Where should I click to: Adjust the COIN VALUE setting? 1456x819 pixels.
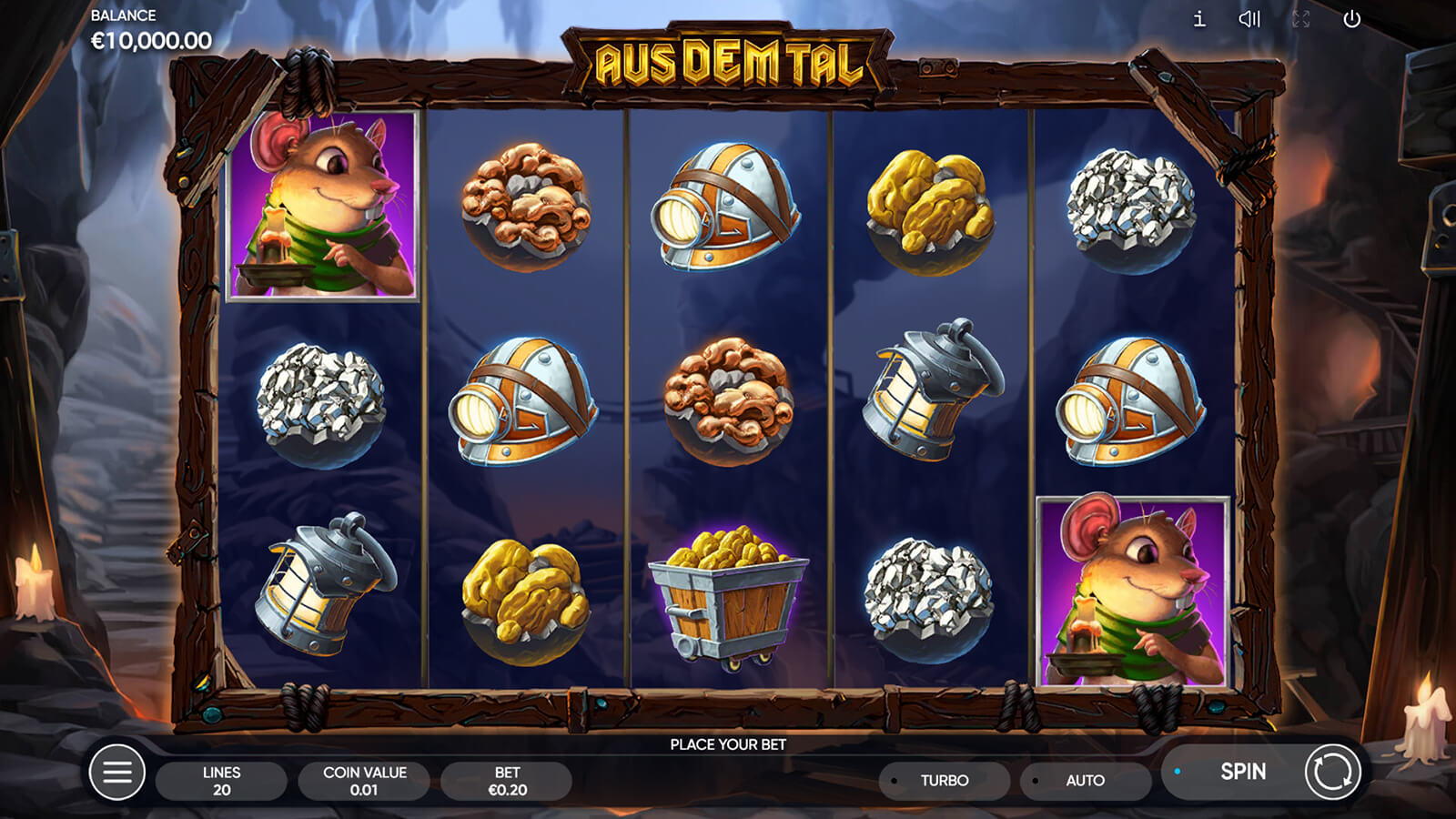point(364,781)
